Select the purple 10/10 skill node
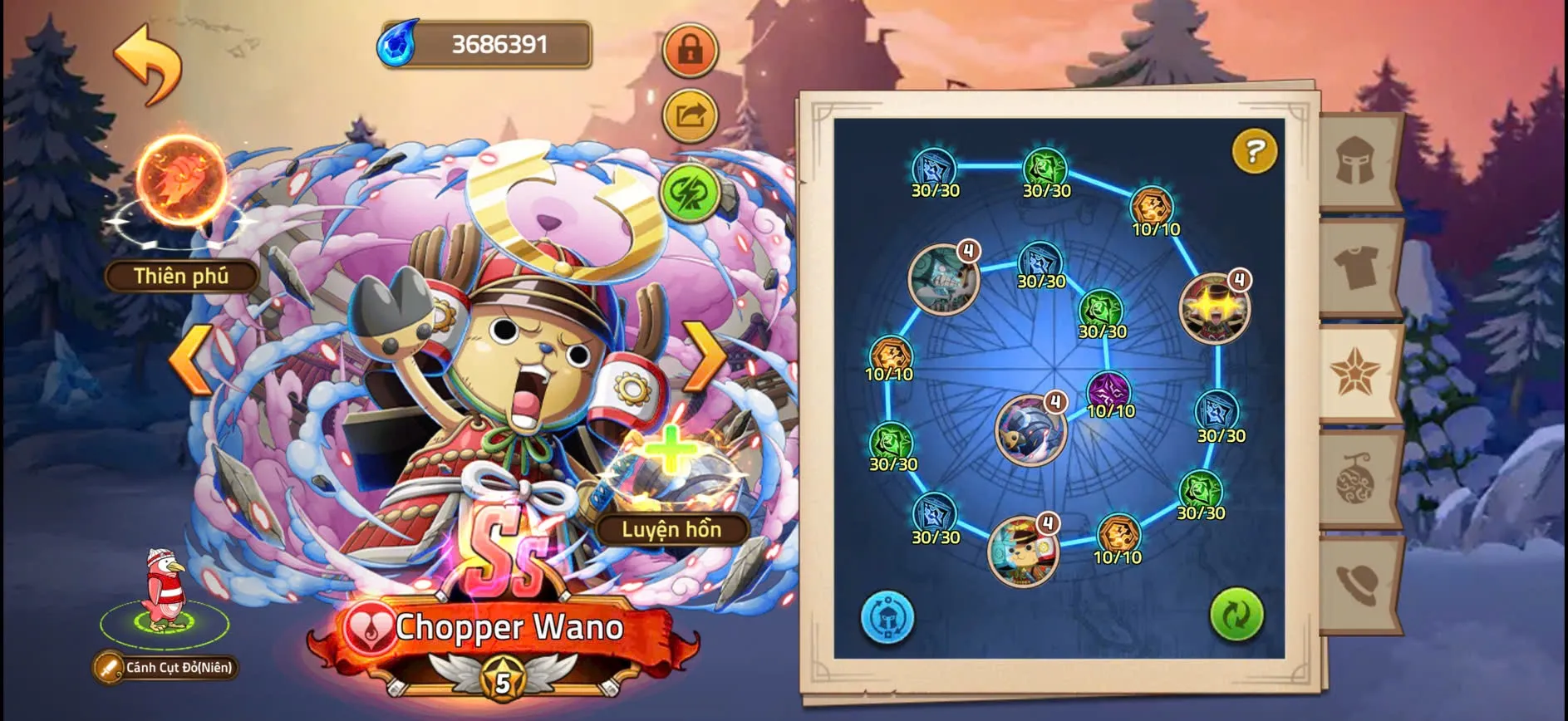 click(x=1109, y=392)
